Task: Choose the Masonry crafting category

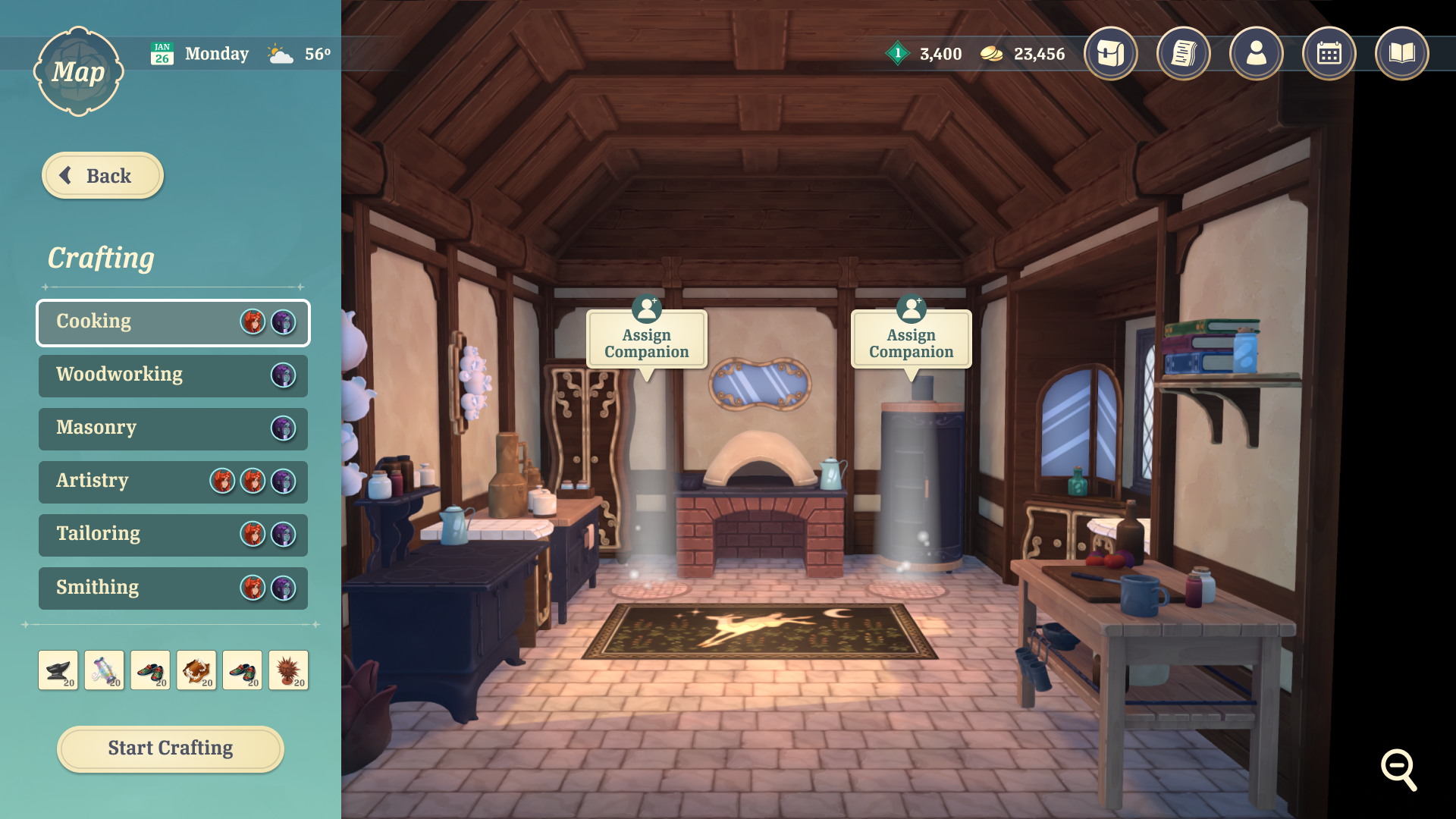Action: tap(173, 428)
